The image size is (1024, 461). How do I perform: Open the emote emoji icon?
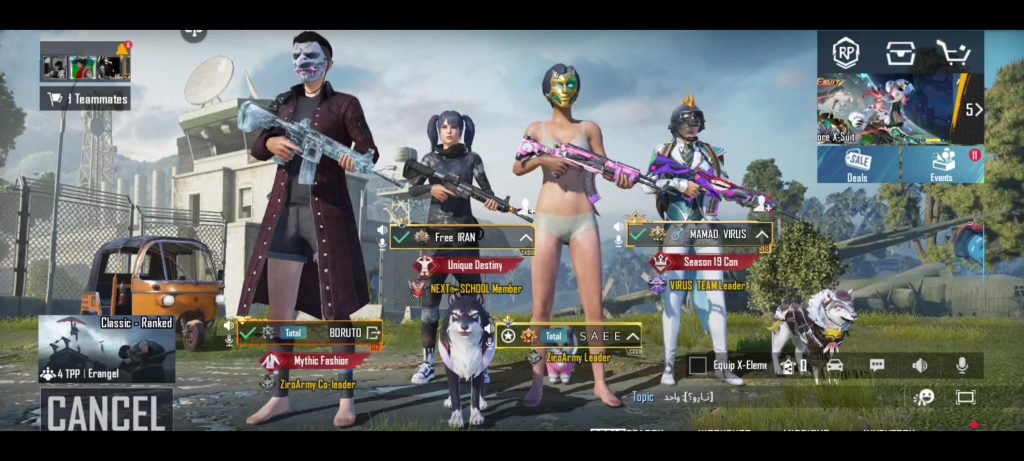[x=925, y=397]
